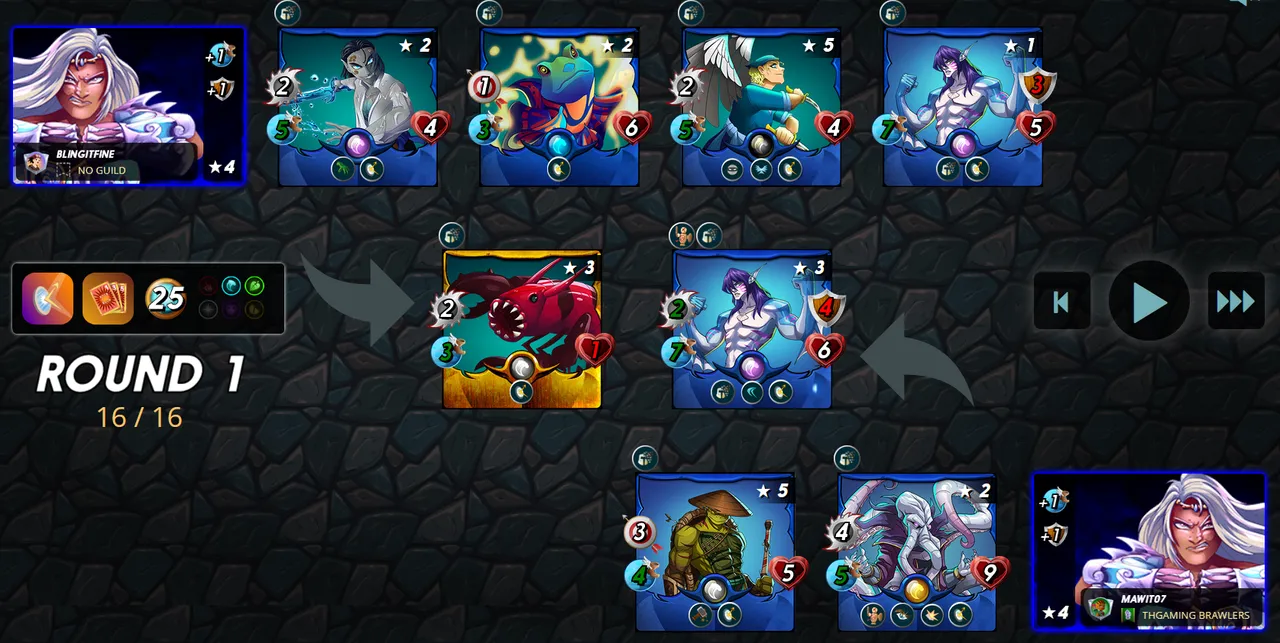Skip to battle end with the fast-forward button
Image resolution: width=1280 pixels, height=643 pixels.
pos(1236,300)
